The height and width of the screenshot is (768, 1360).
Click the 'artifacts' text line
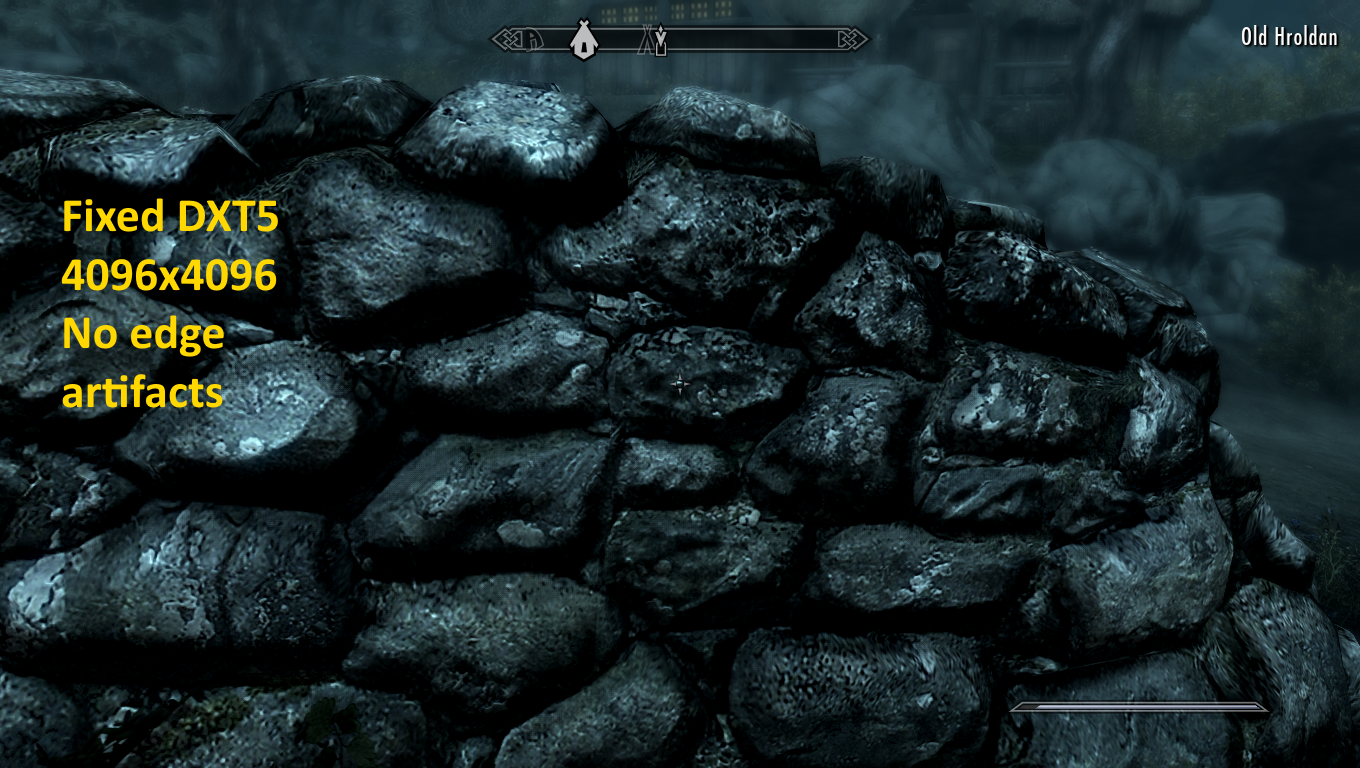tap(141, 394)
